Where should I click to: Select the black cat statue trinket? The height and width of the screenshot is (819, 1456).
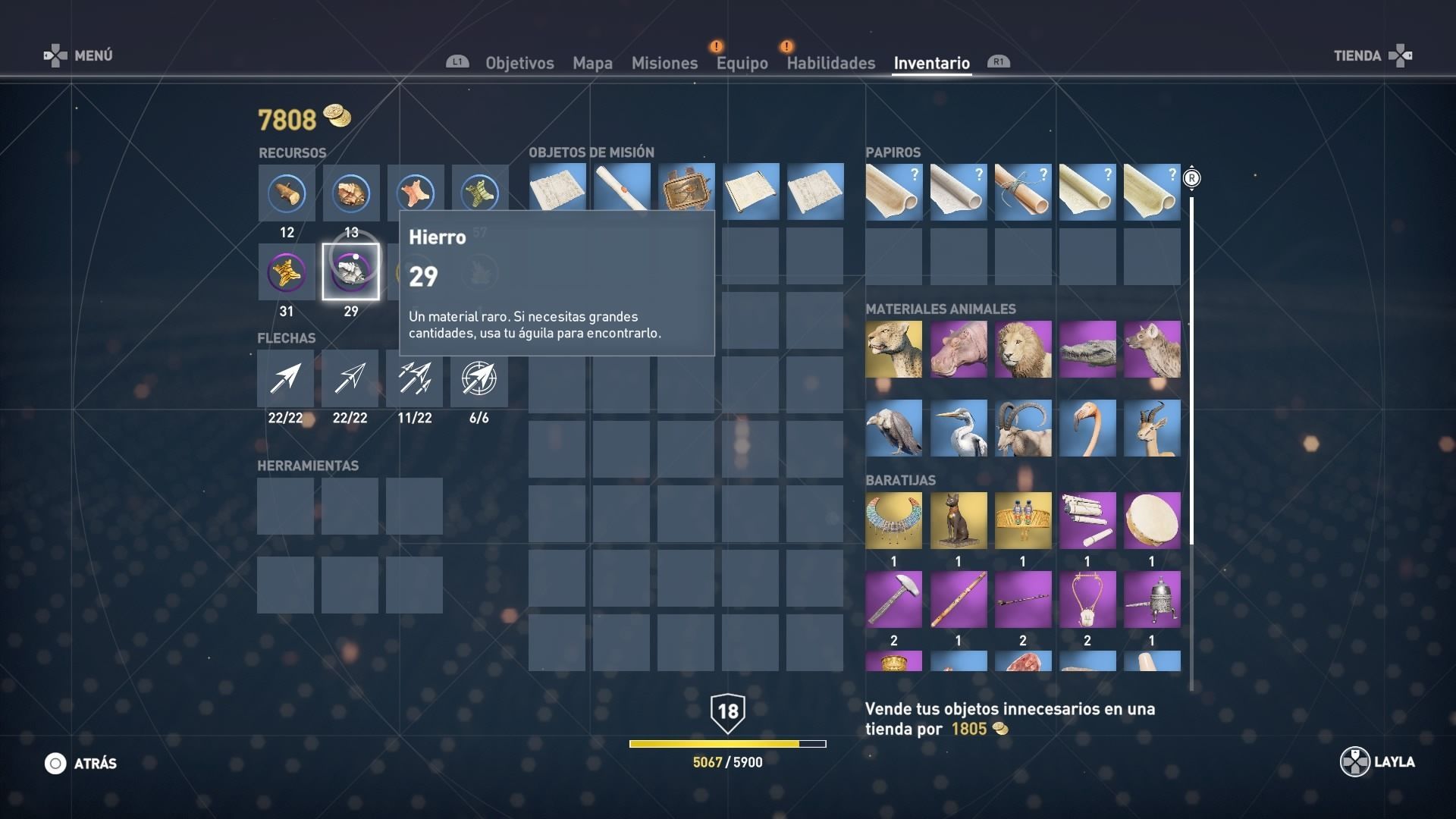[958, 520]
